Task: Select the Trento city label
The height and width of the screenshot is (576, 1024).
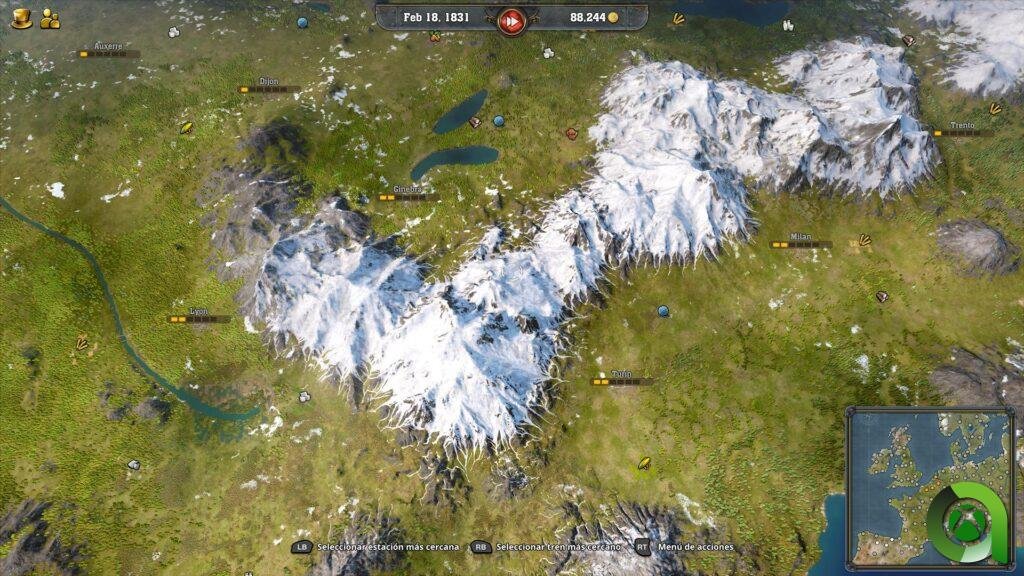Action: click(x=962, y=126)
